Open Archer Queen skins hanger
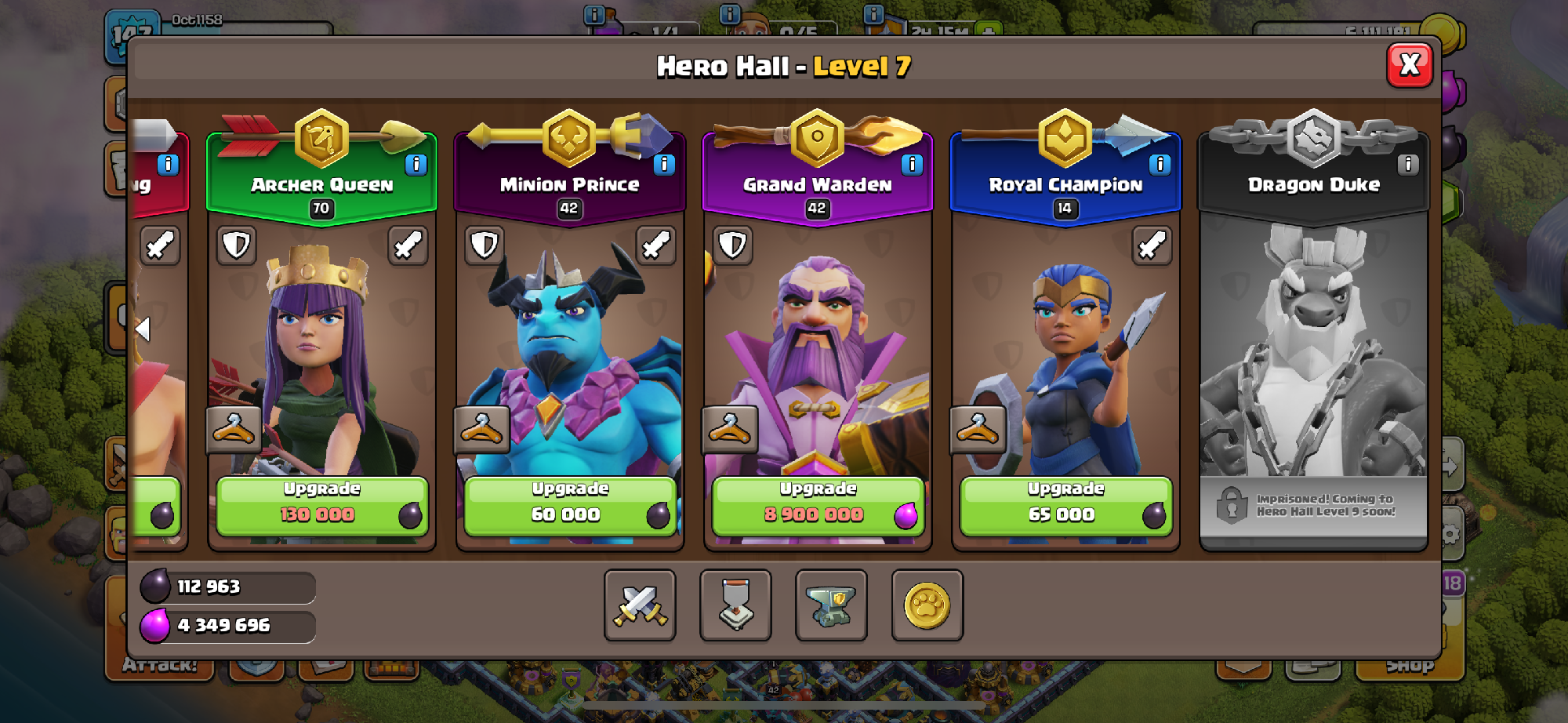This screenshot has width=1568, height=723. [x=234, y=430]
